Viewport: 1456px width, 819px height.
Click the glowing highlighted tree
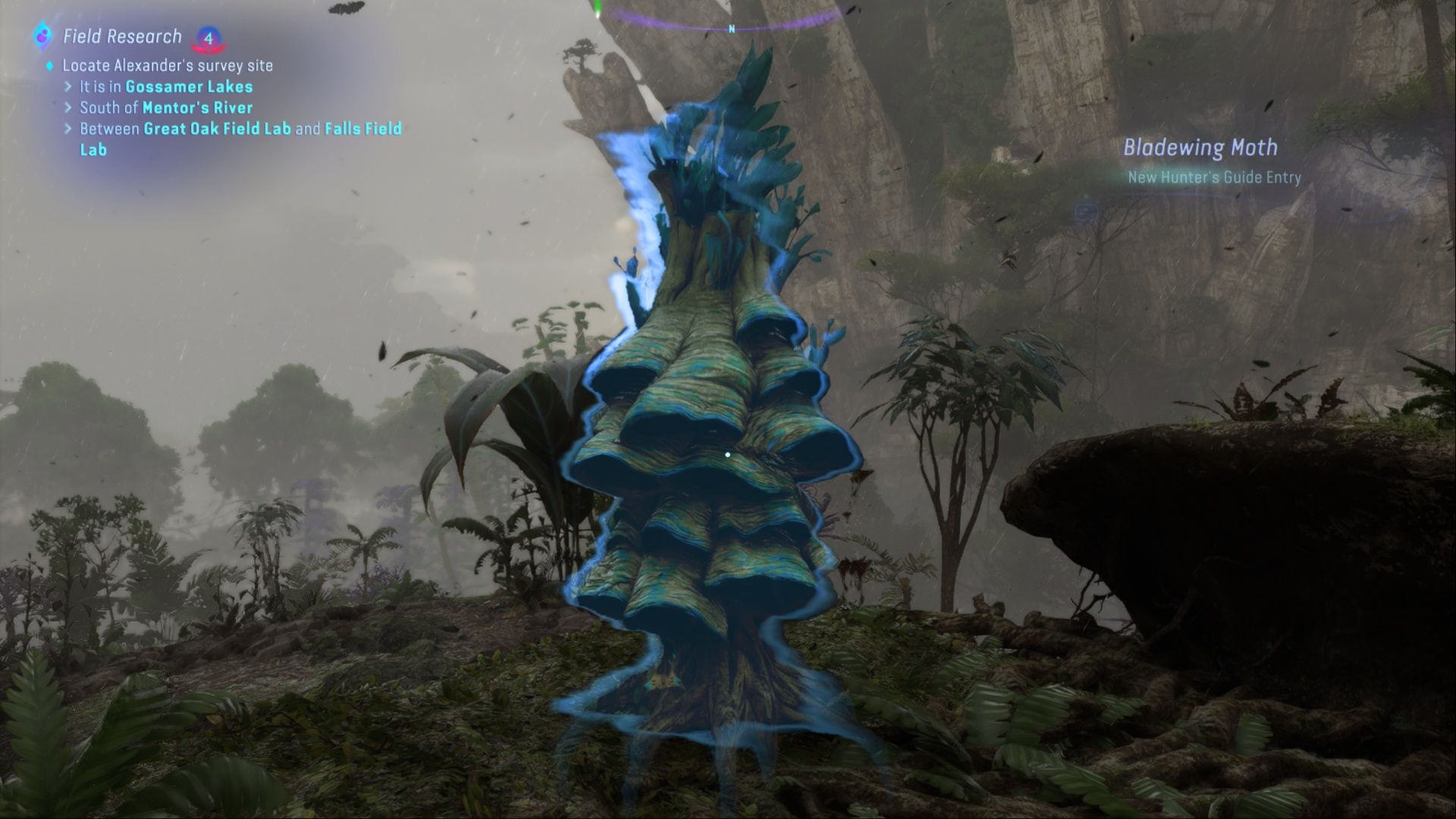[705, 493]
